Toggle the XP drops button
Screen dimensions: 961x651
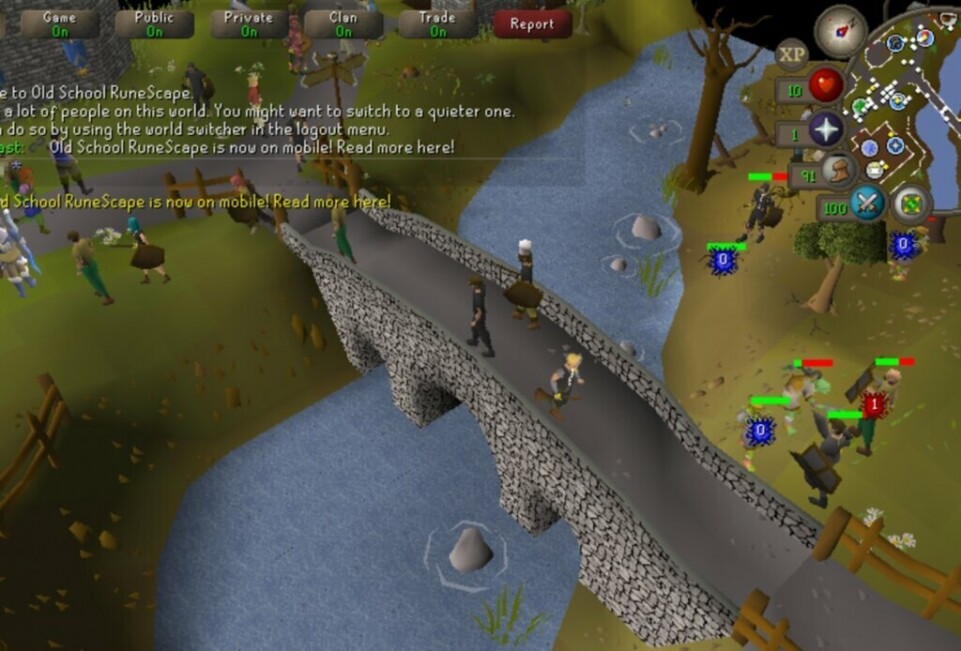click(792, 54)
